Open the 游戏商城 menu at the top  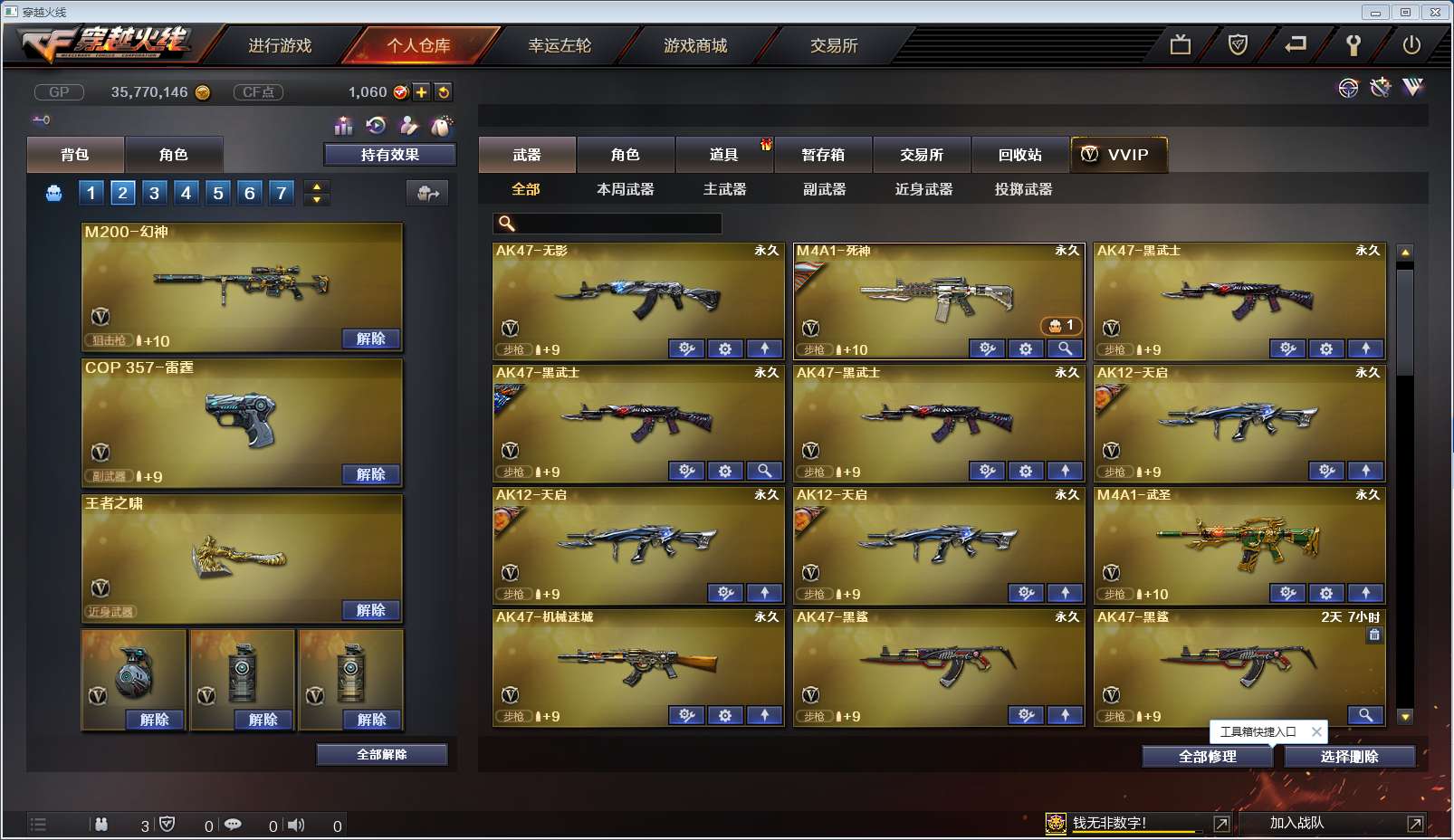click(697, 46)
